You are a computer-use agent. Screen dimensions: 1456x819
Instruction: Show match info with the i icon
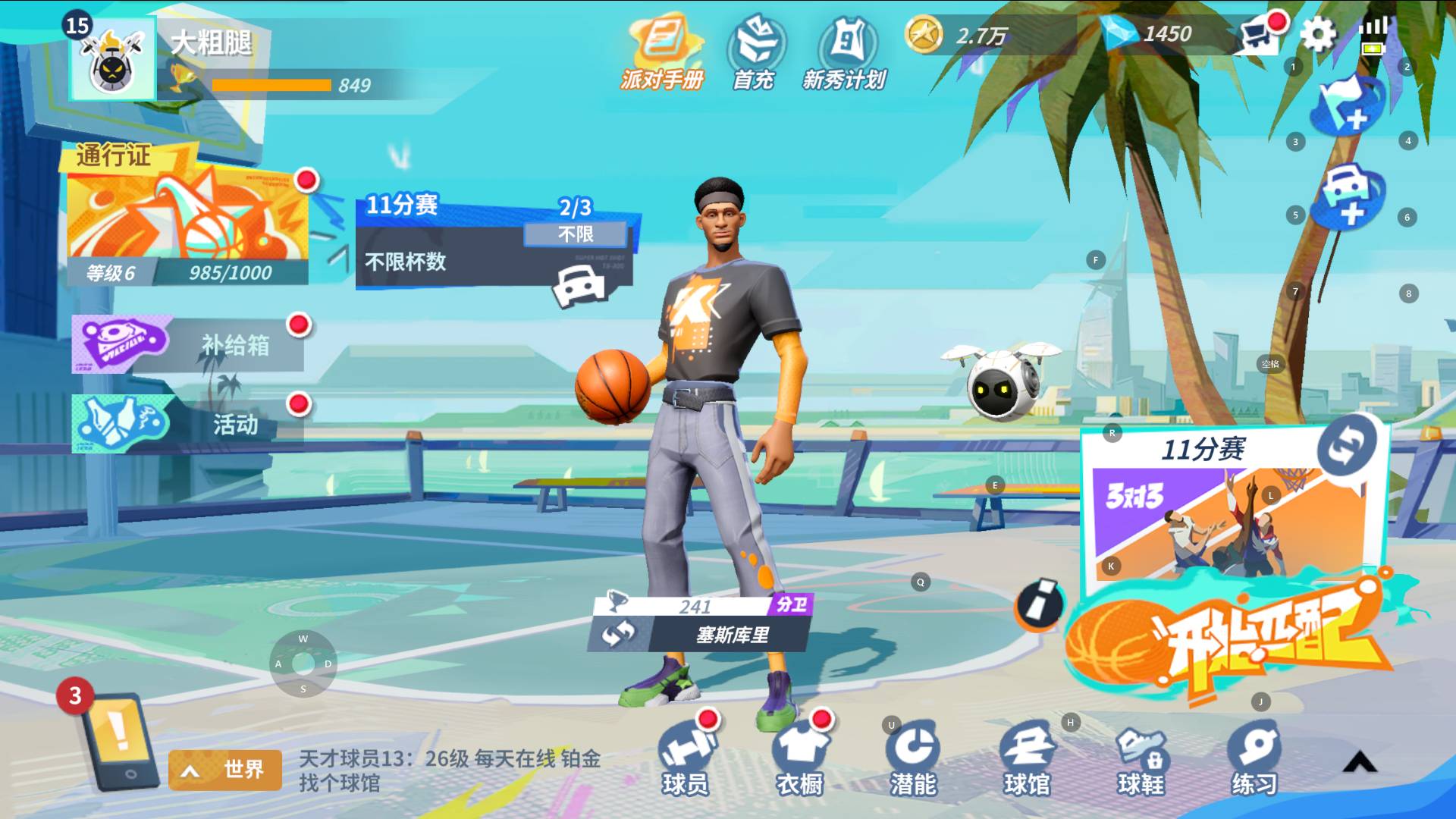click(x=1040, y=604)
